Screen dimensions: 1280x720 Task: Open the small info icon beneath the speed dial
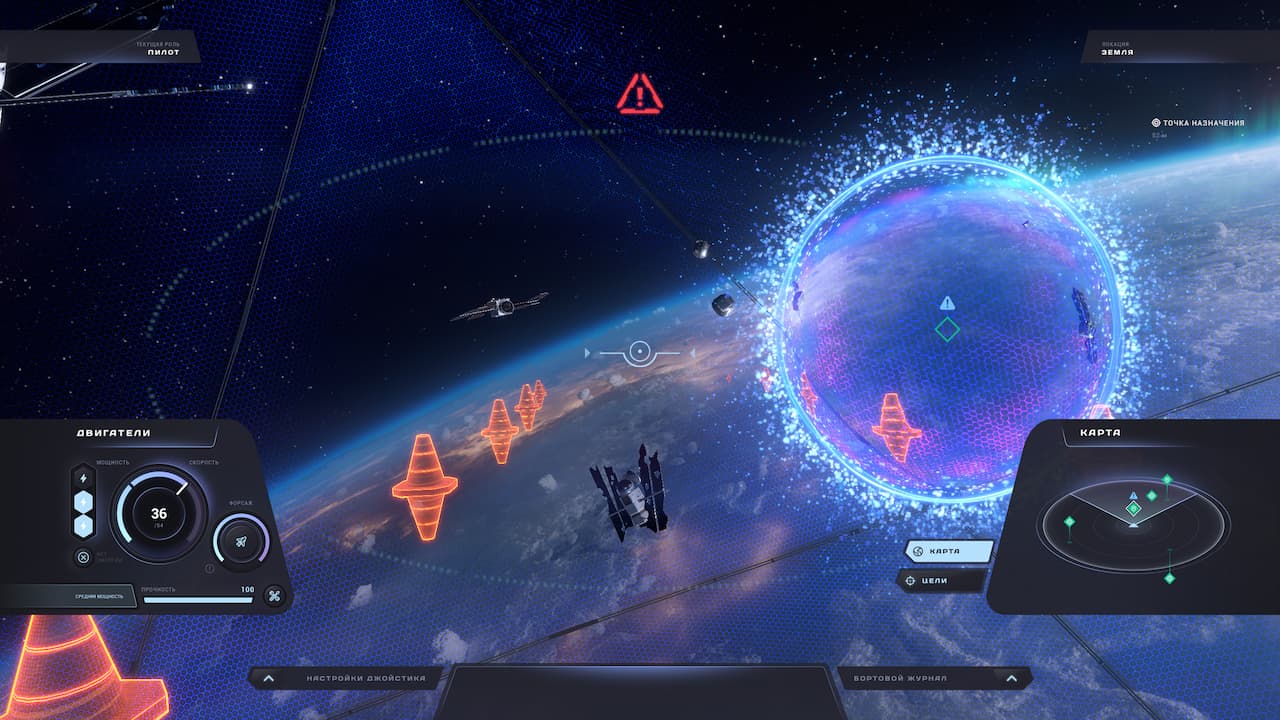209,569
